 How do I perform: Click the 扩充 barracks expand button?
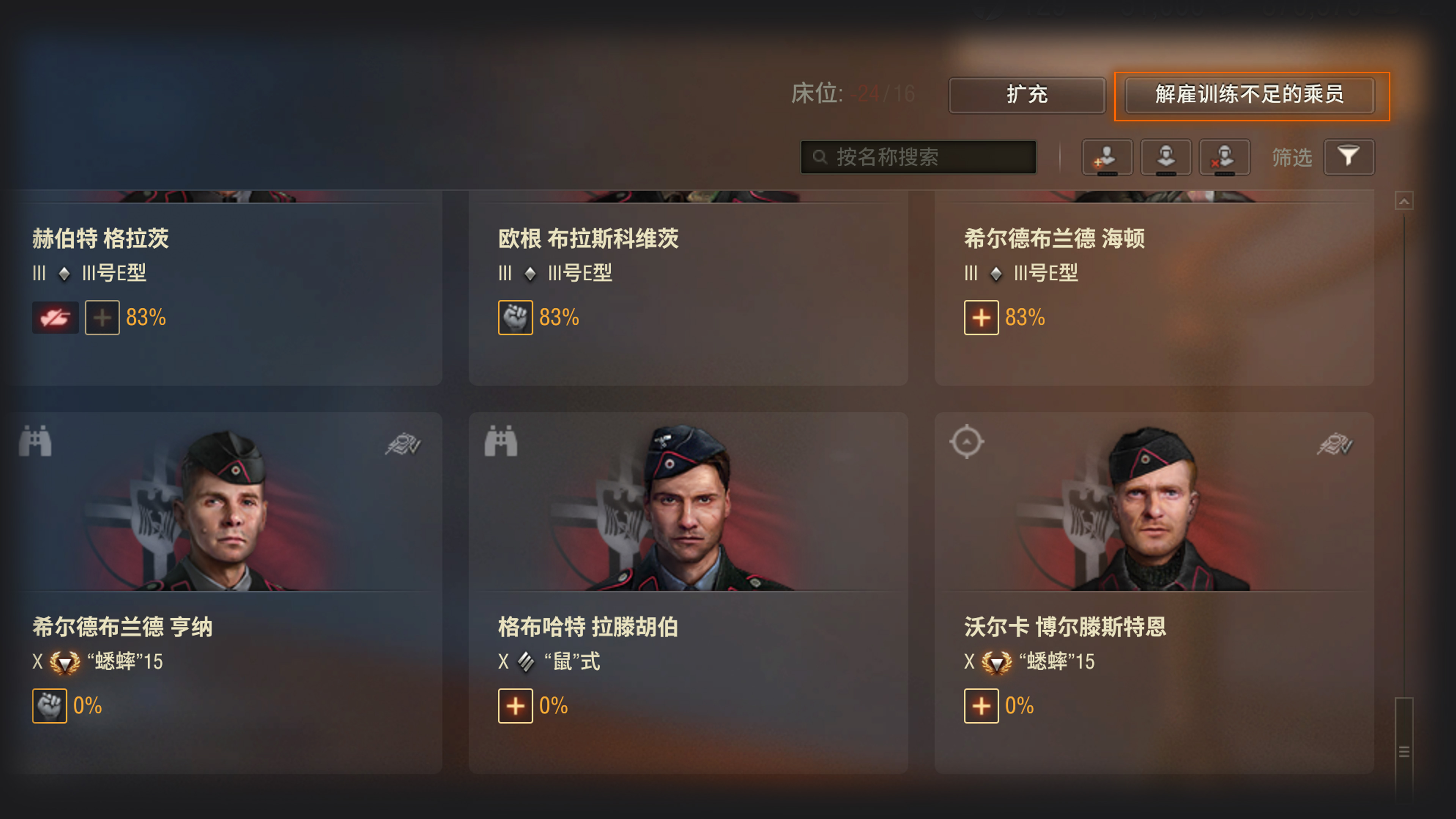click(1026, 95)
